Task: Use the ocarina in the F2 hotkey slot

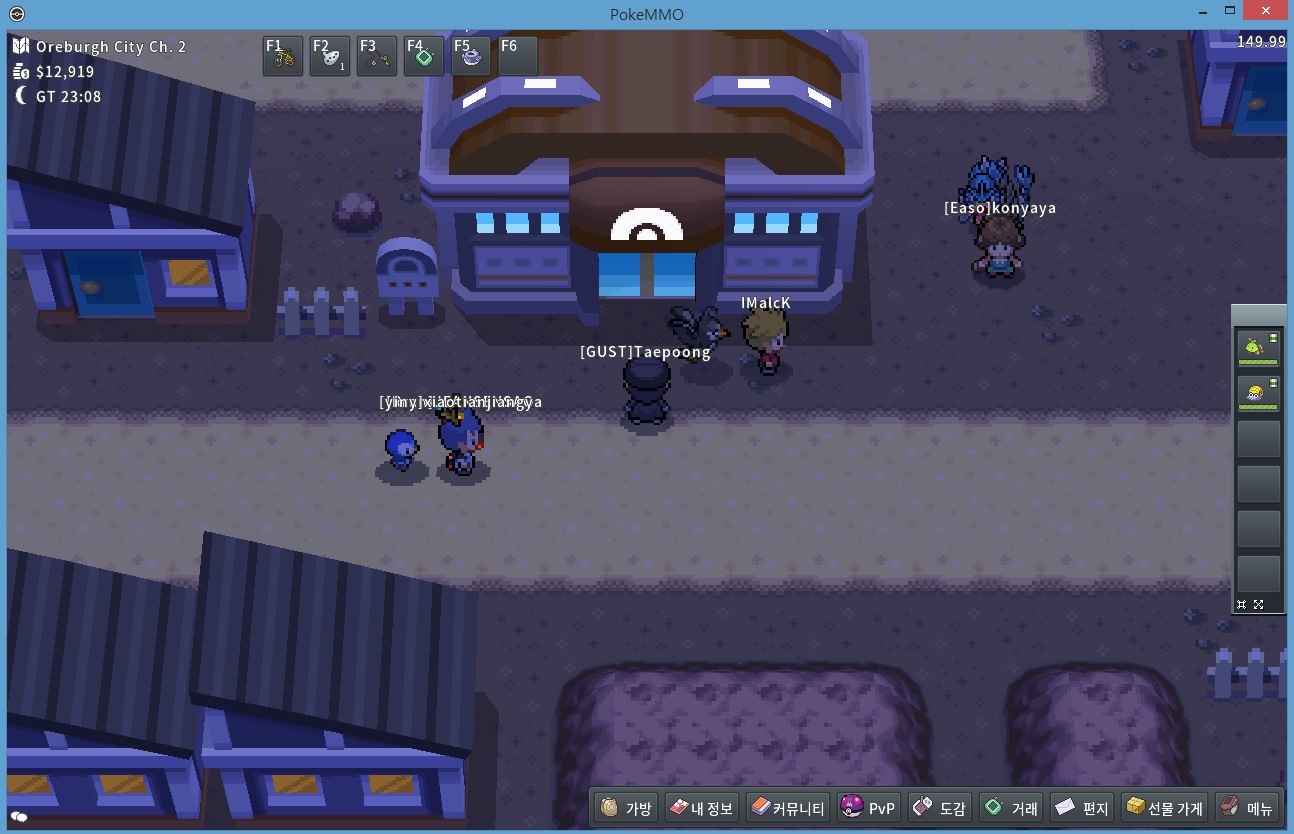Action: (330, 57)
